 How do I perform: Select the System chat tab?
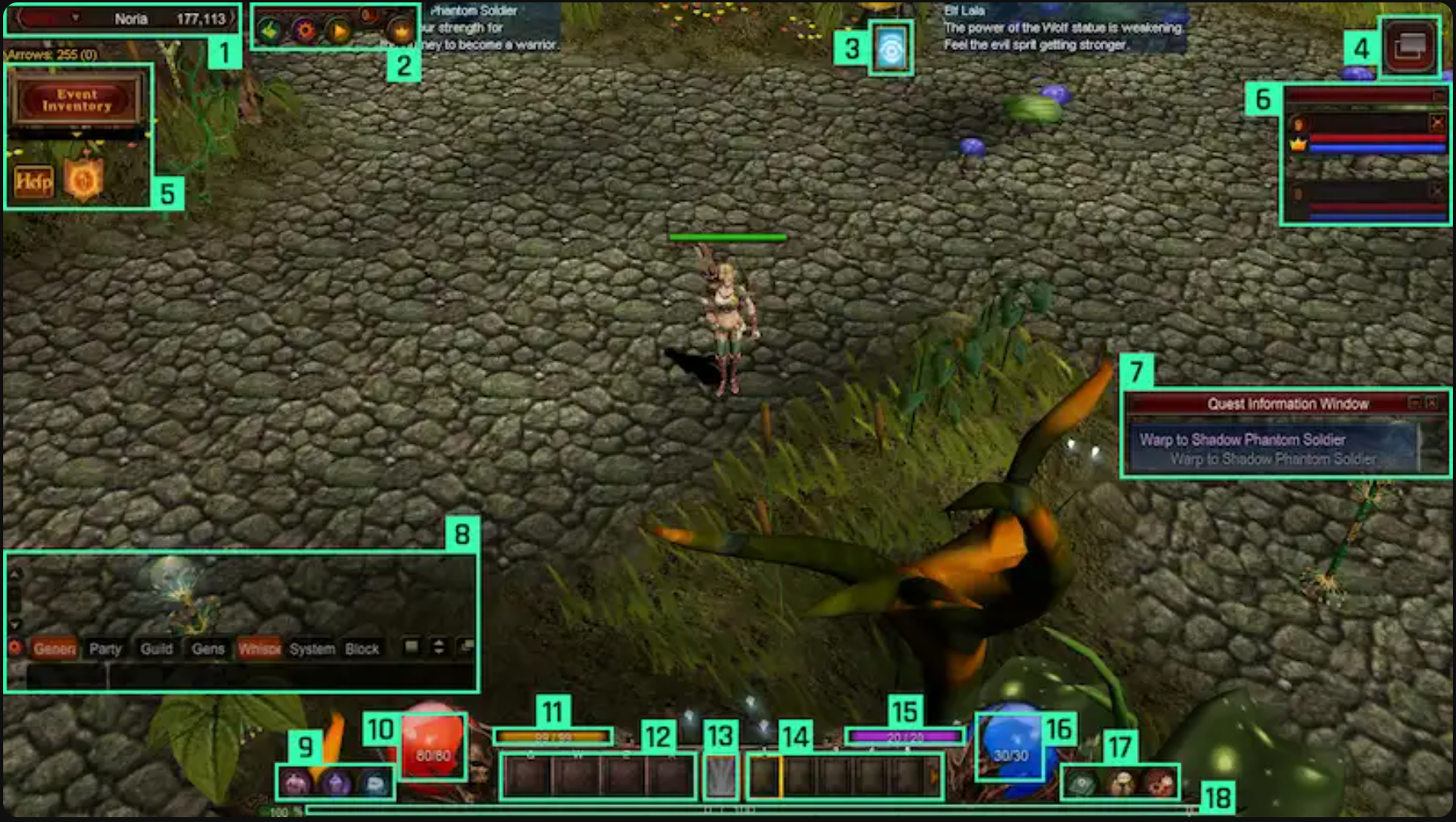312,649
